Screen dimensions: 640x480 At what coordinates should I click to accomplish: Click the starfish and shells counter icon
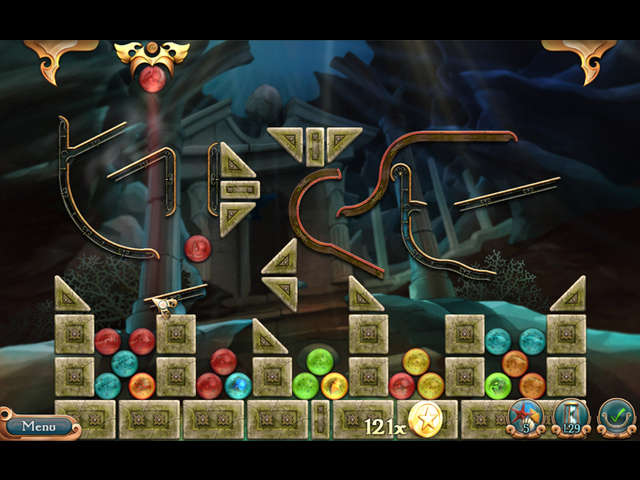[525, 415]
